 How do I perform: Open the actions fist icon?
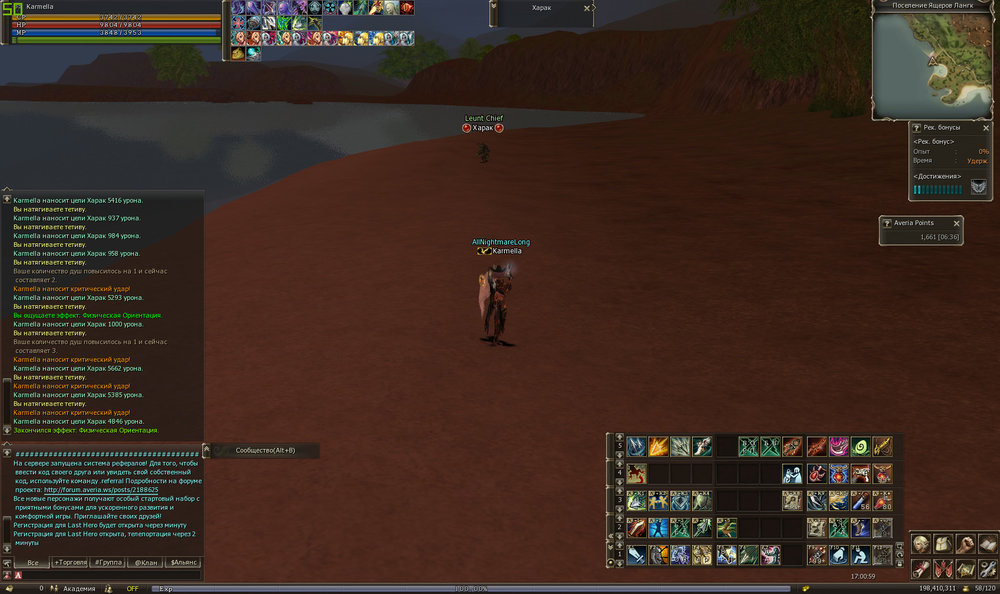(x=965, y=544)
